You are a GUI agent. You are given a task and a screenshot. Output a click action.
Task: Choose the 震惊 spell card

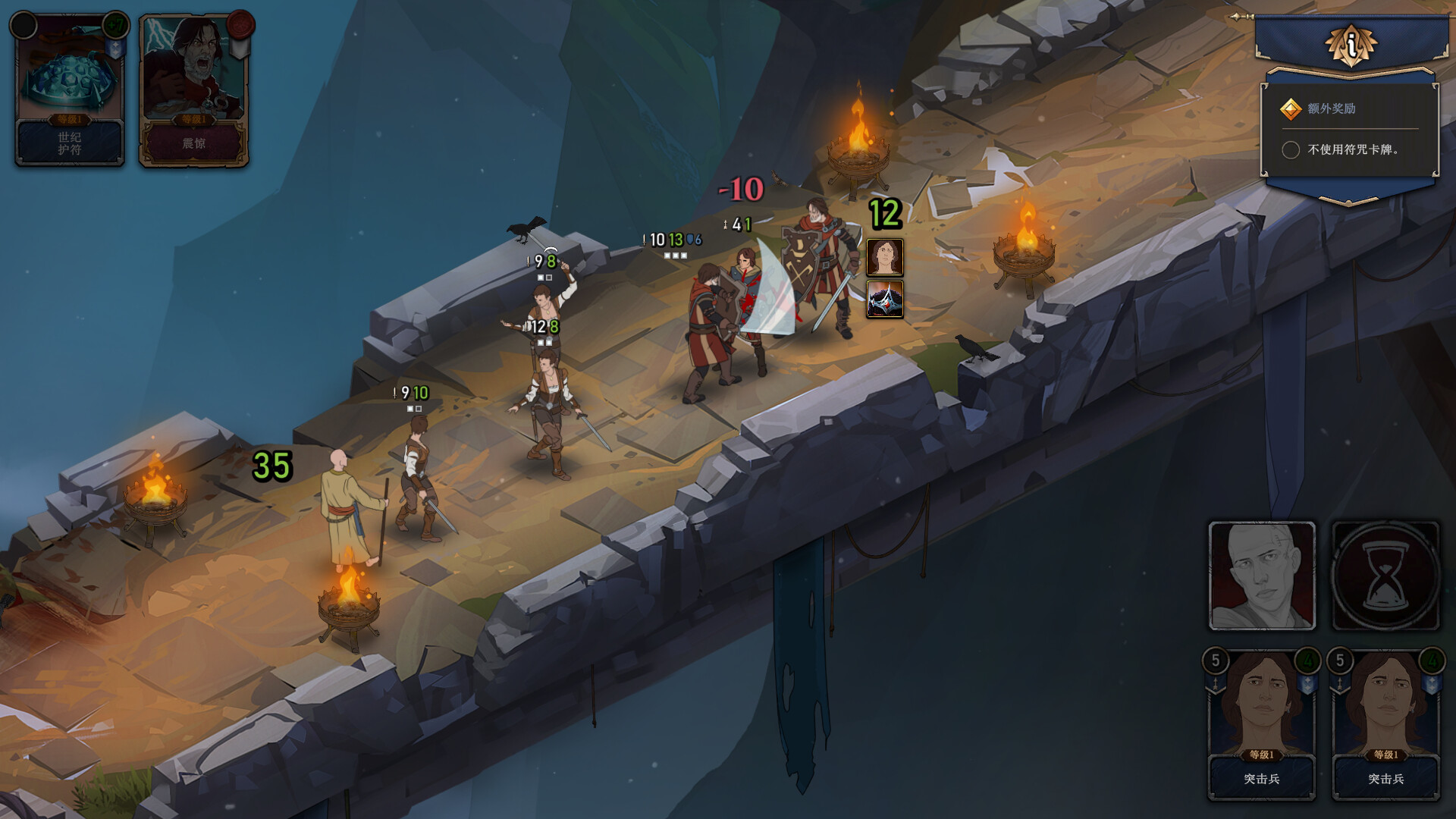click(194, 89)
